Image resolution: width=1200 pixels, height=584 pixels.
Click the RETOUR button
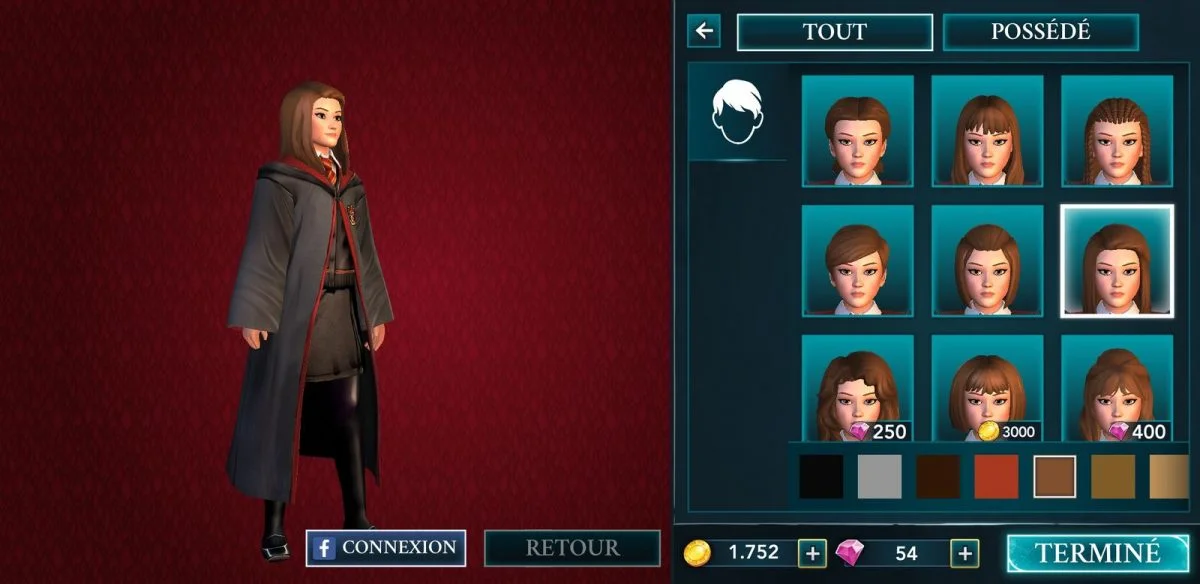point(572,548)
